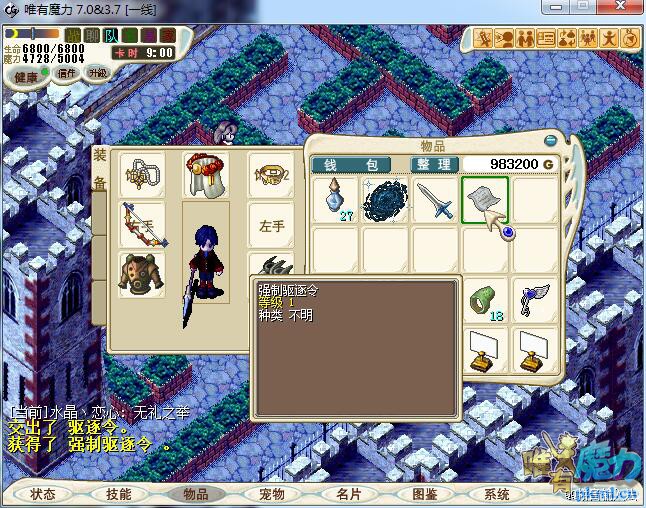Open the 系统 system menu
This screenshot has width=646, height=508.
pyautogui.click(x=497, y=494)
